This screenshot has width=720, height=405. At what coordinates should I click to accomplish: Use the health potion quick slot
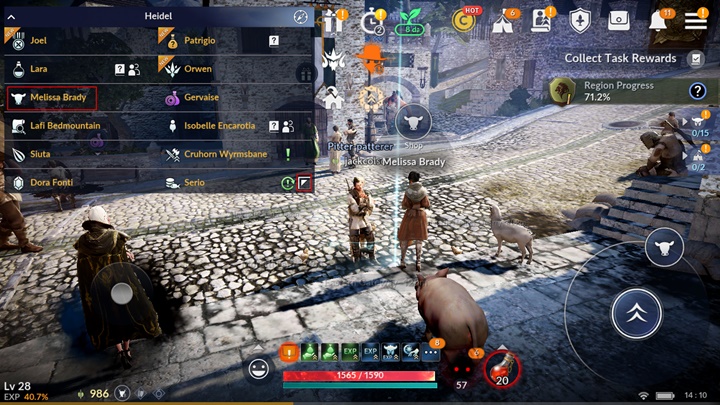[502, 371]
